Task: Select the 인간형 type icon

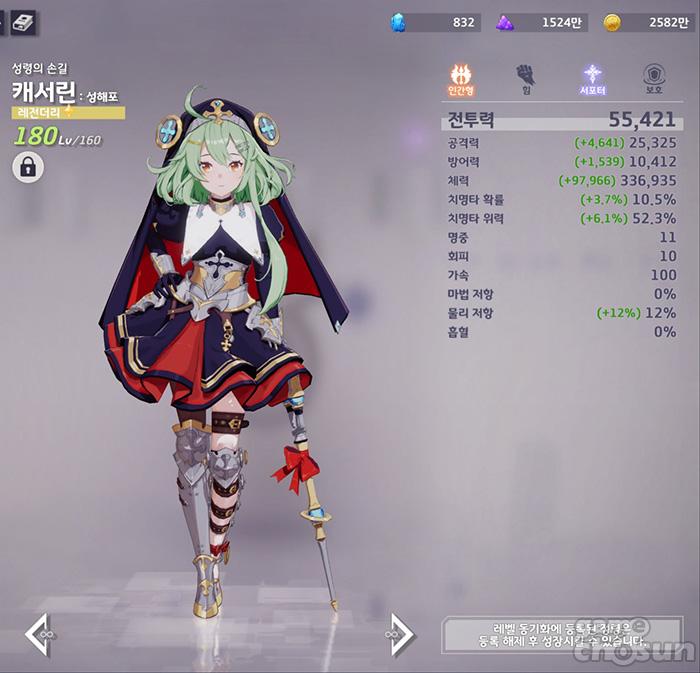Action: click(x=461, y=79)
